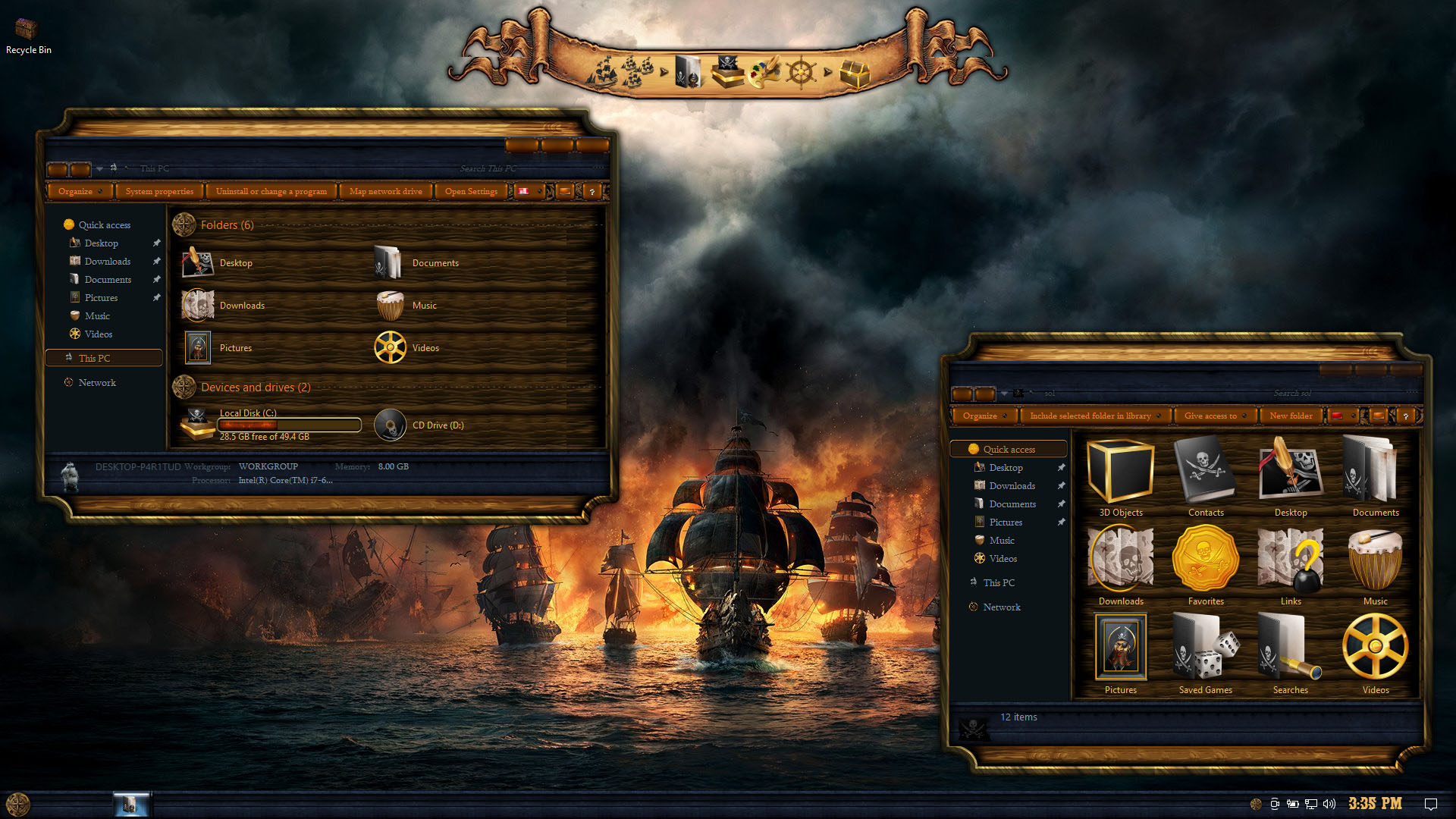The height and width of the screenshot is (819, 1456).
Task: Click Include selected folder in library
Action: (x=1094, y=416)
